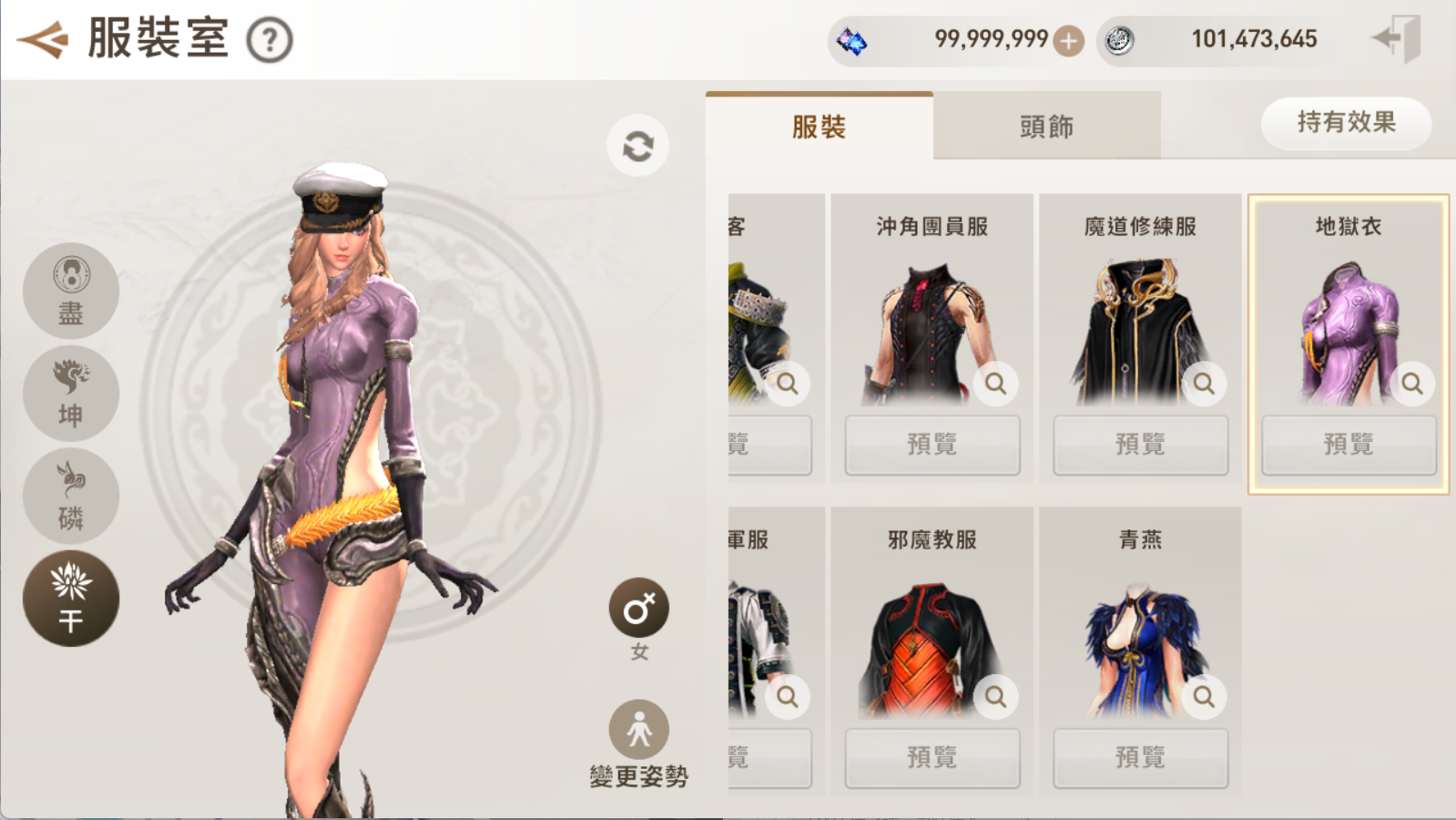The image size is (1456, 820).
Task: Open the help question mark icon
Action: point(270,40)
